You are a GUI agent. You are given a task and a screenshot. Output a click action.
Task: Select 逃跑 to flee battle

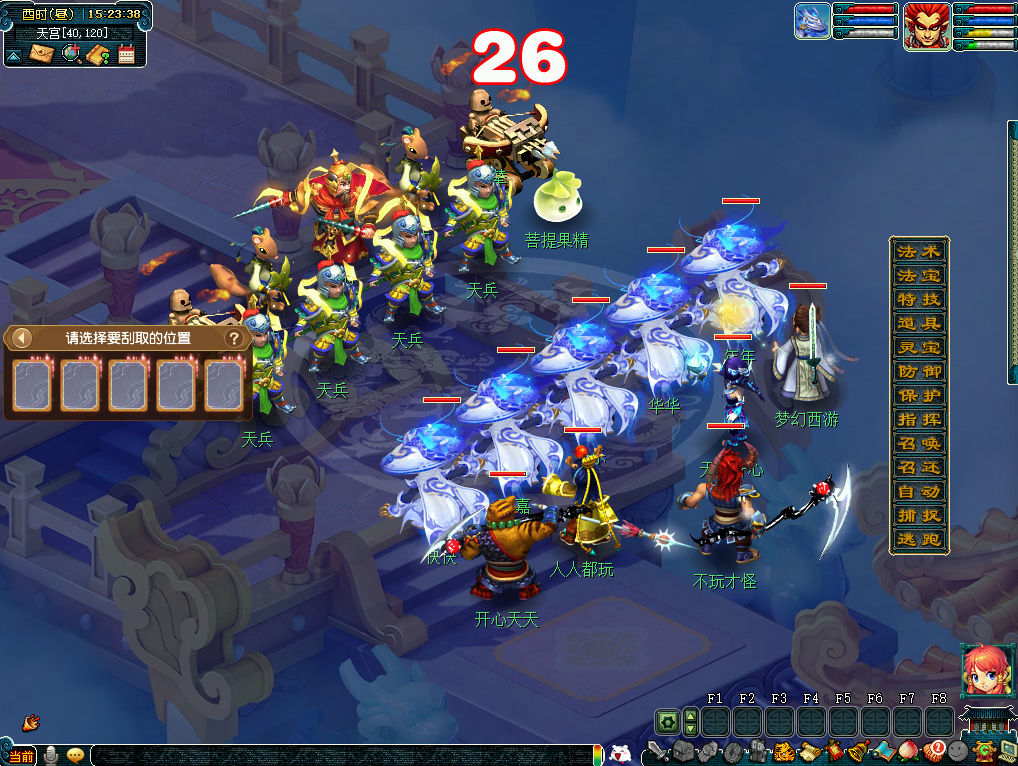918,540
